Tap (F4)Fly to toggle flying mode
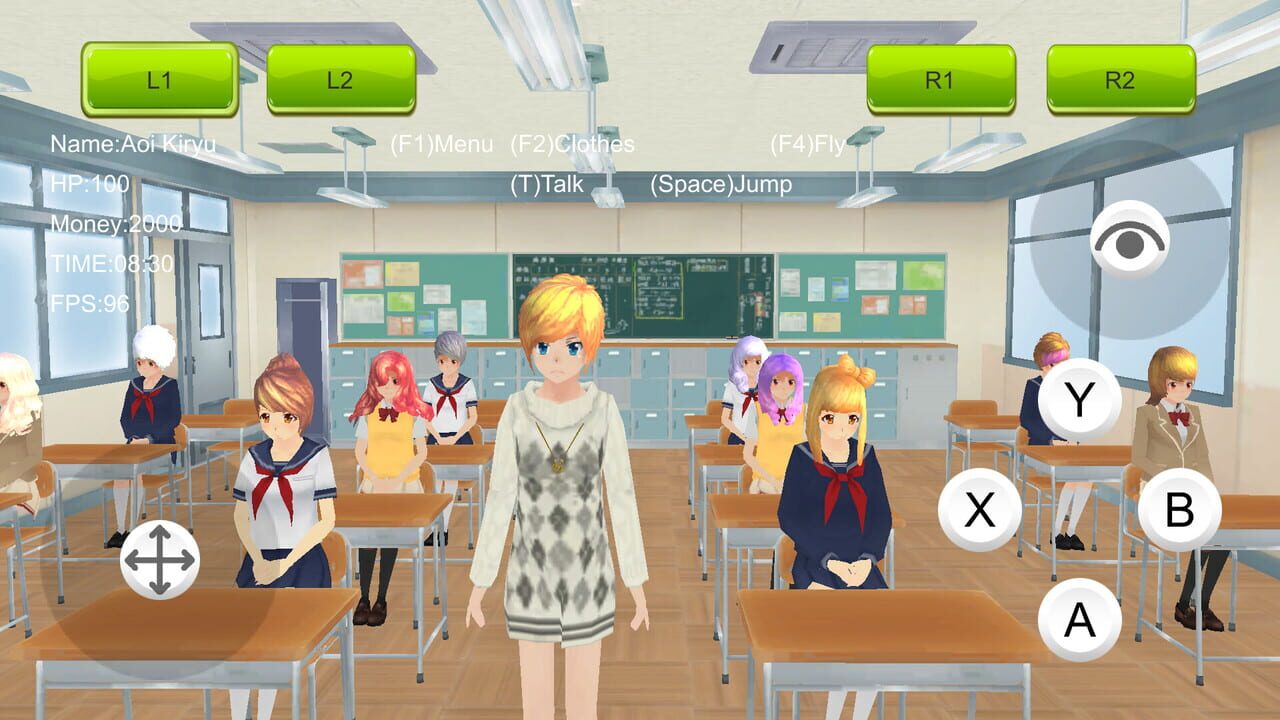The height and width of the screenshot is (720, 1280). [x=808, y=144]
